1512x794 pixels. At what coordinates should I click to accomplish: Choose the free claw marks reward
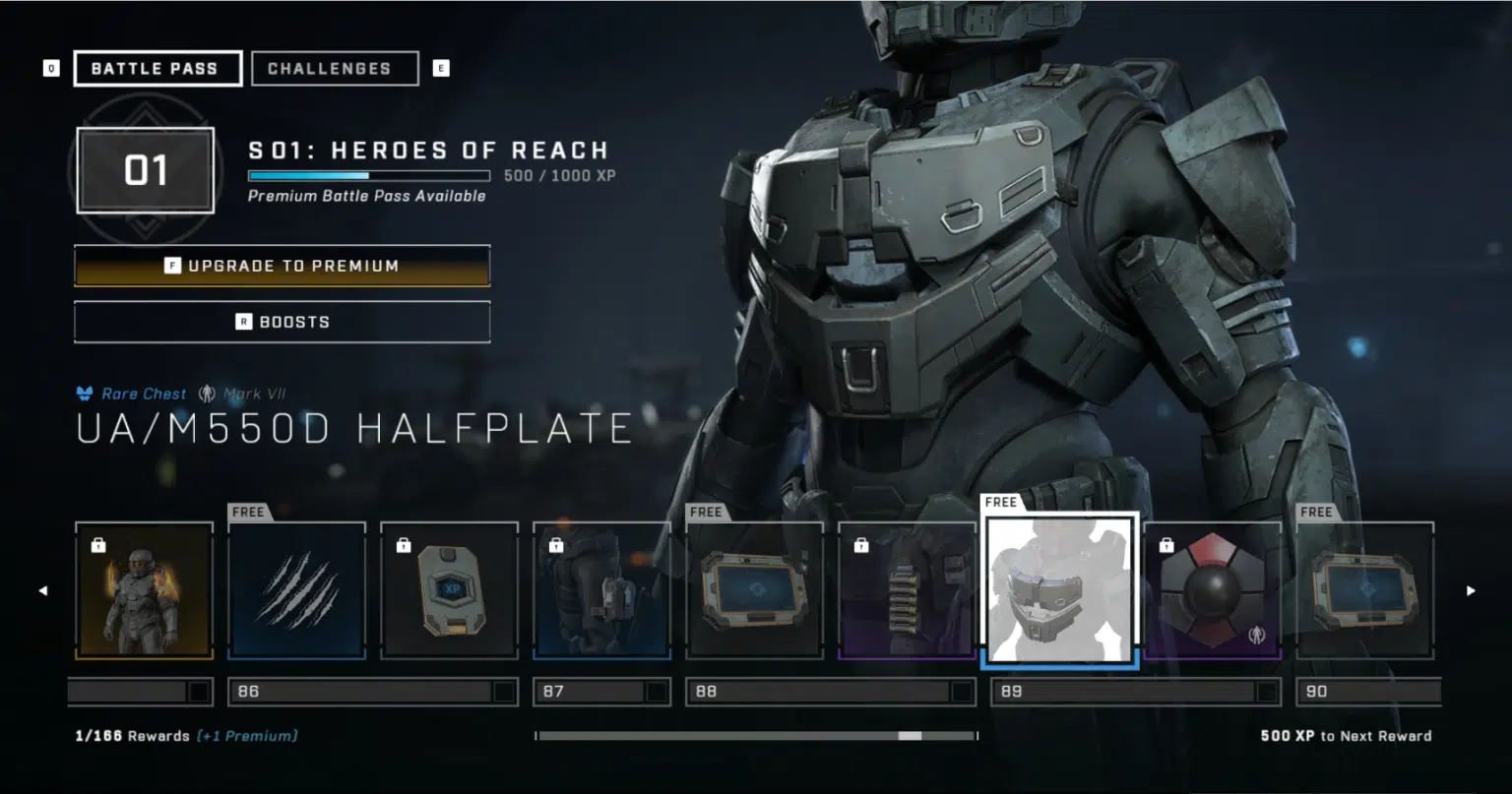[x=296, y=590]
